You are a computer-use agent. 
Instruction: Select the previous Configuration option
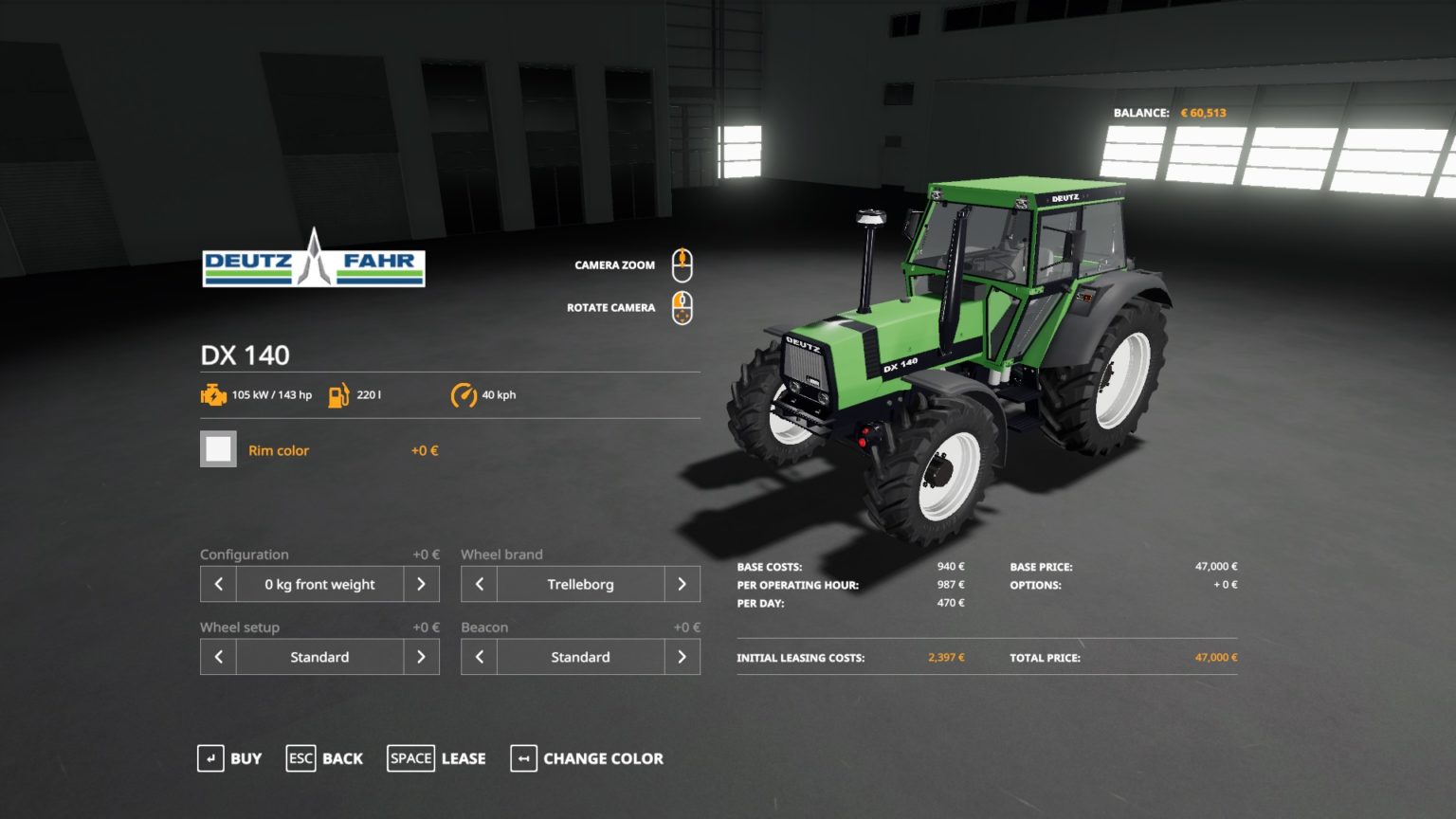(x=217, y=584)
